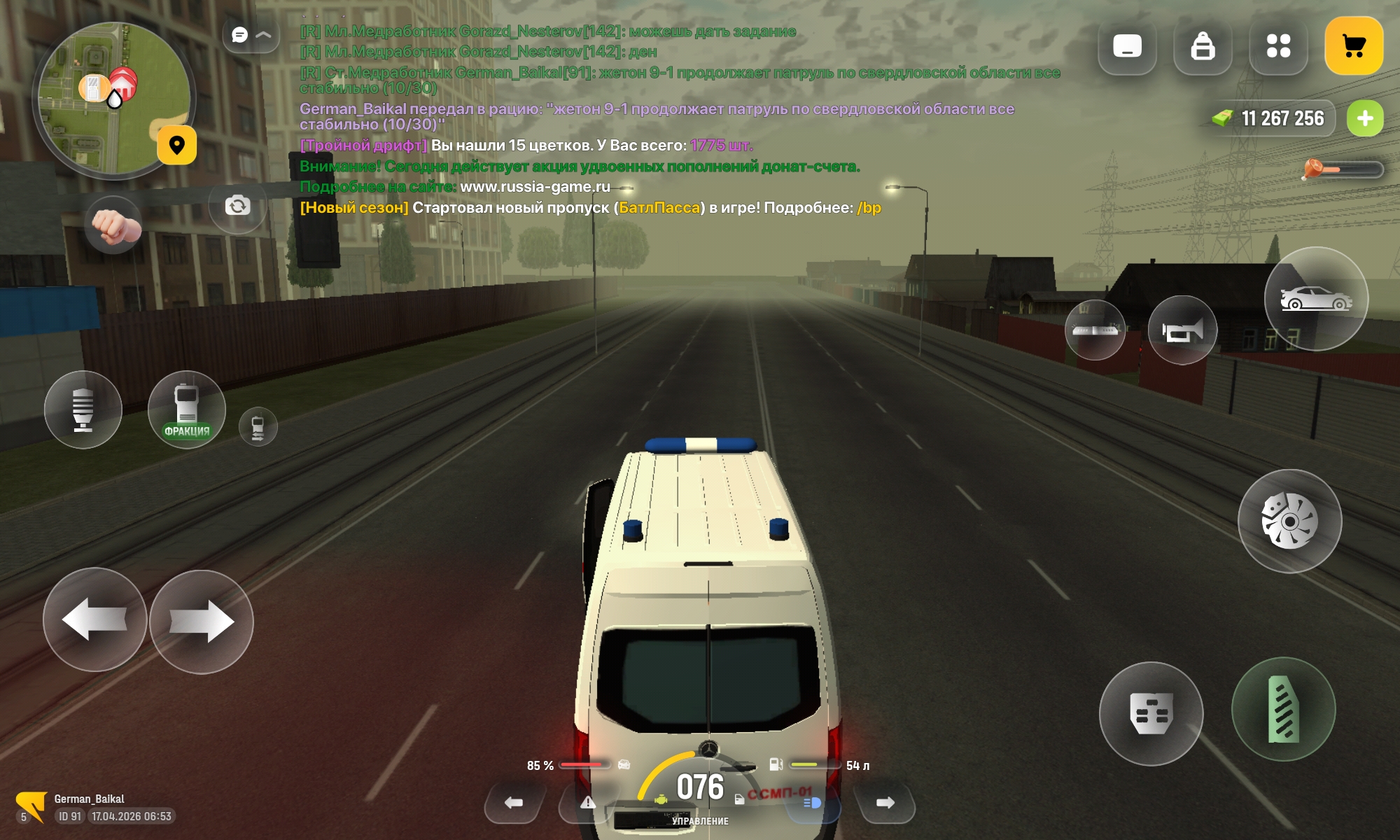Steer right with the large right arrow

(x=202, y=622)
